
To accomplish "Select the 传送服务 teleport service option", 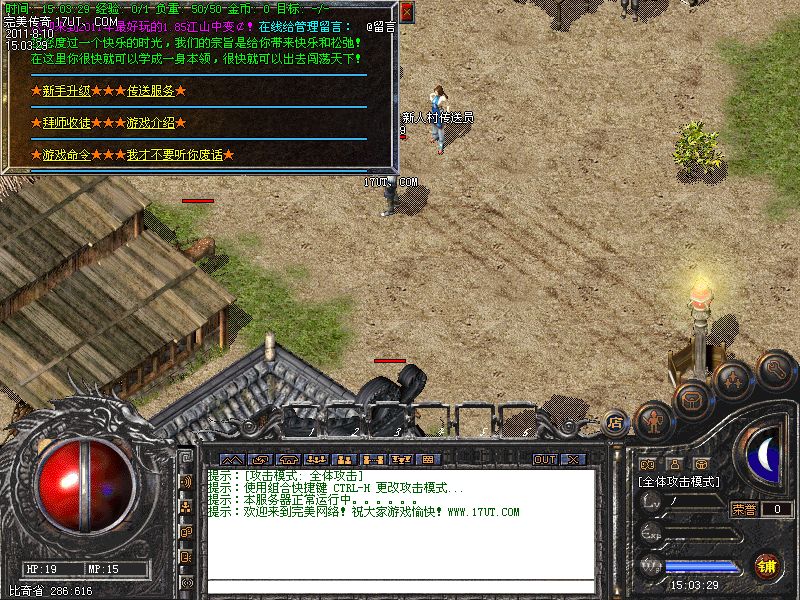I will [x=150, y=91].
